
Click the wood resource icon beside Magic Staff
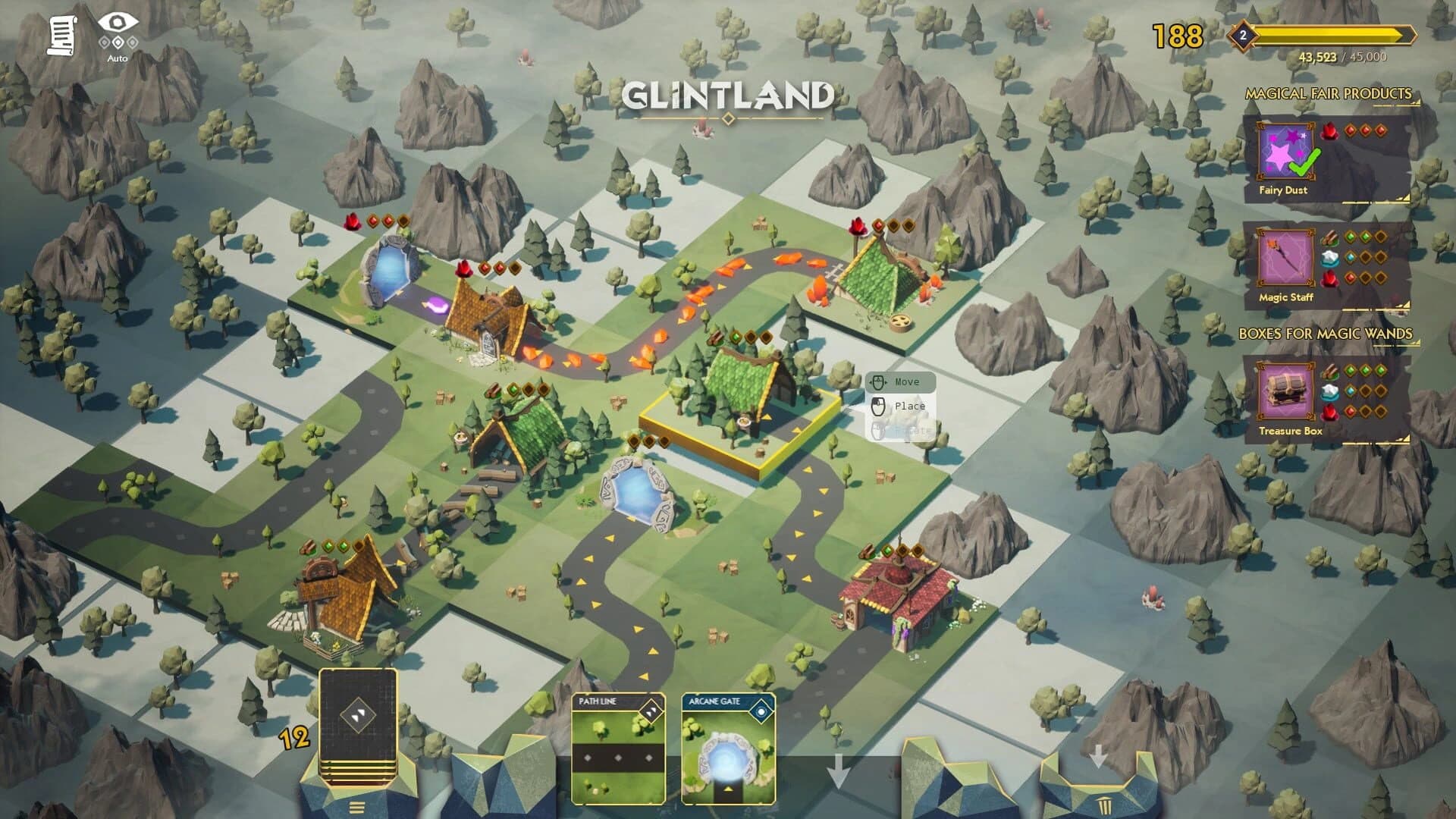click(x=1329, y=237)
